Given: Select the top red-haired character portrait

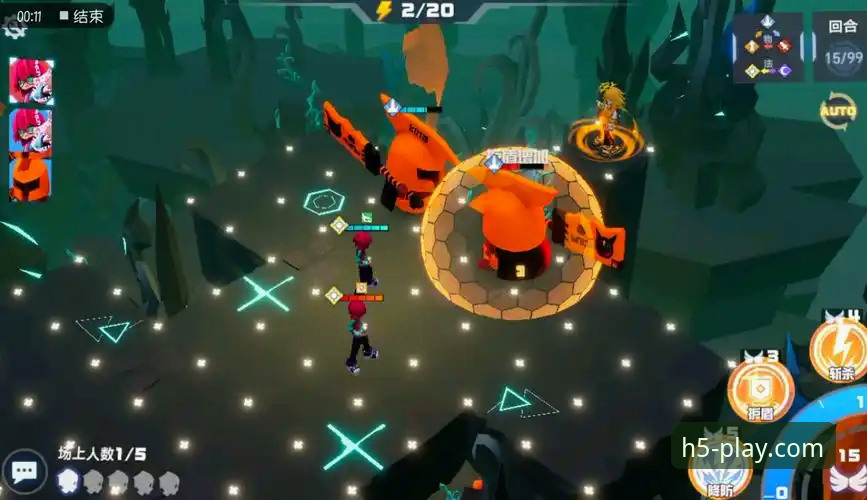Looking at the screenshot, I should (31, 80).
